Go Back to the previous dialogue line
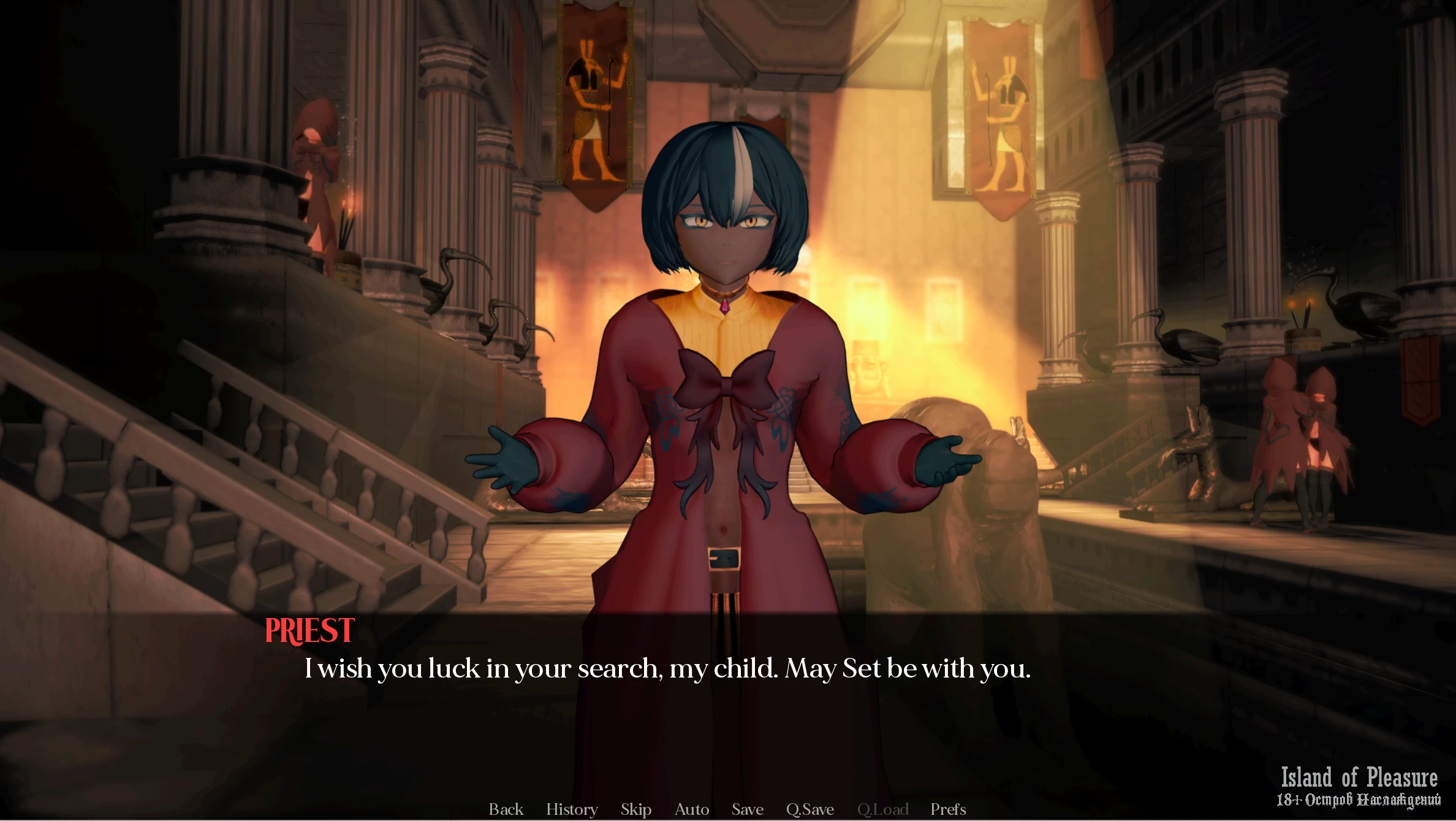 pos(506,809)
